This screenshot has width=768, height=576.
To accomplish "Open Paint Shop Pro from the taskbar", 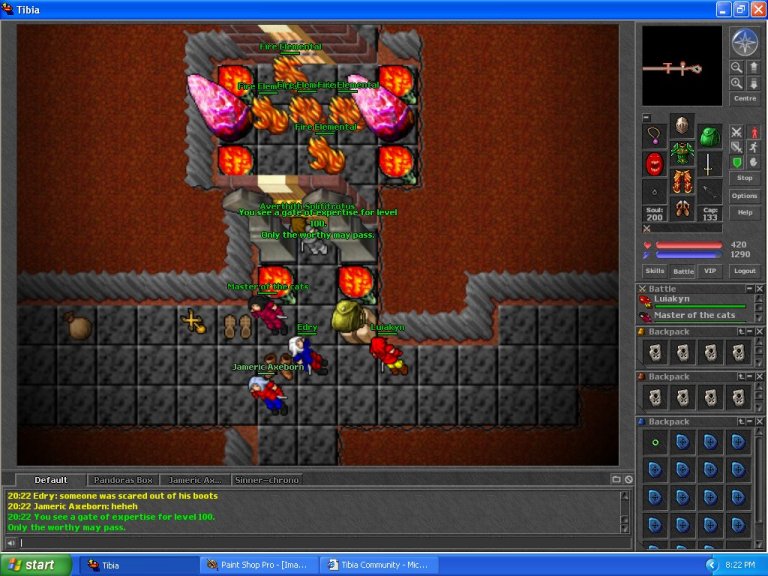I will [259, 565].
